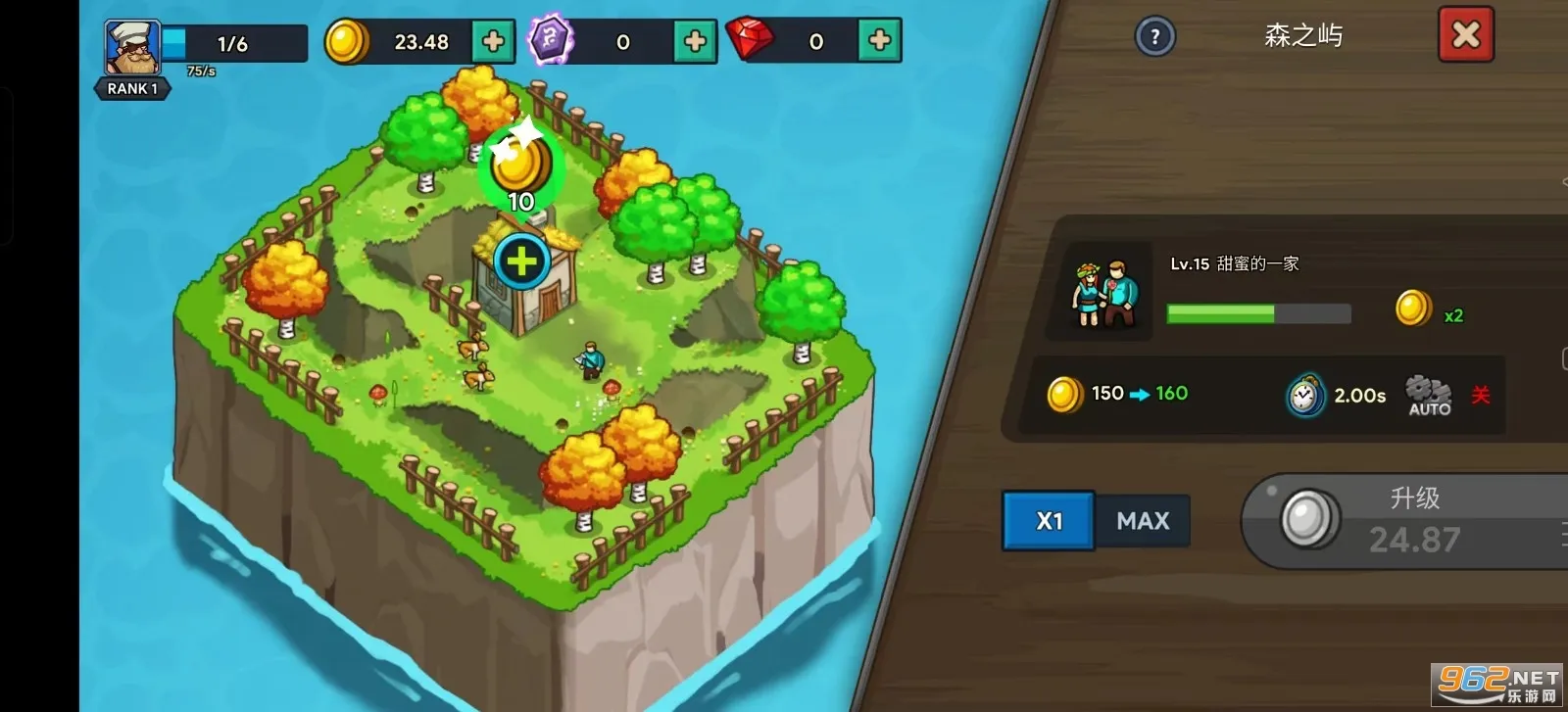Select the X1 upgrade multiplier
Image resolution: width=1568 pixels, height=712 pixels.
coord(1049,520)
